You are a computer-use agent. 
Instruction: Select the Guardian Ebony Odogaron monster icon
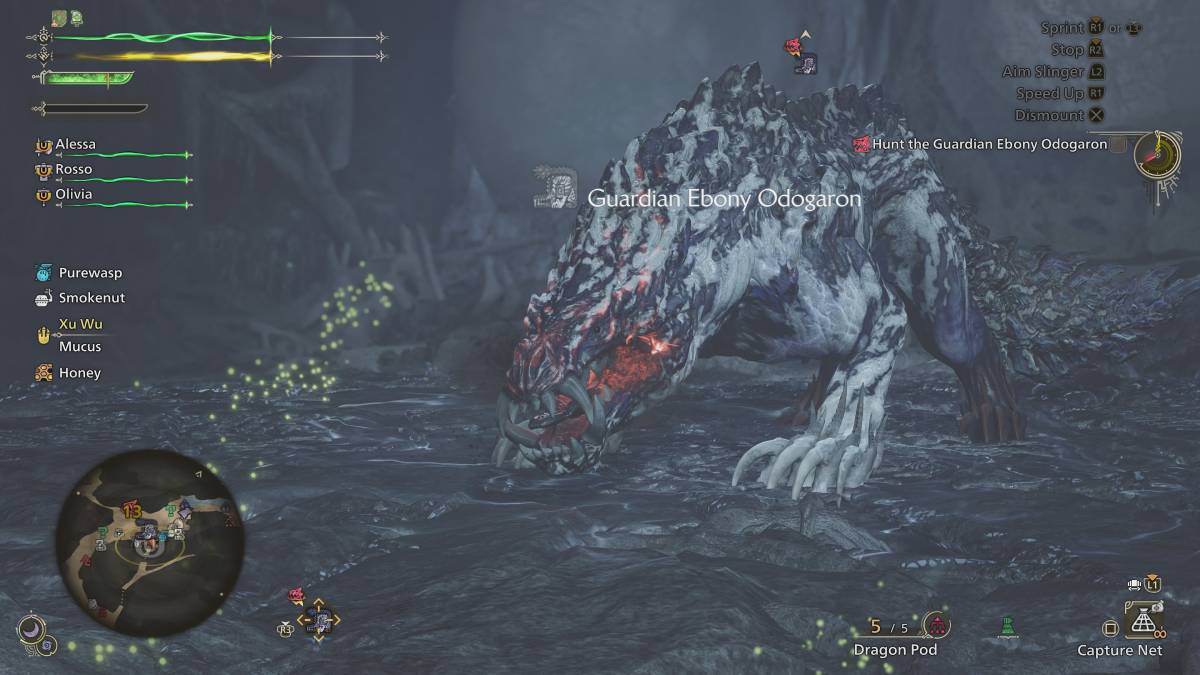pyautogui.click(x=551, y=189)
